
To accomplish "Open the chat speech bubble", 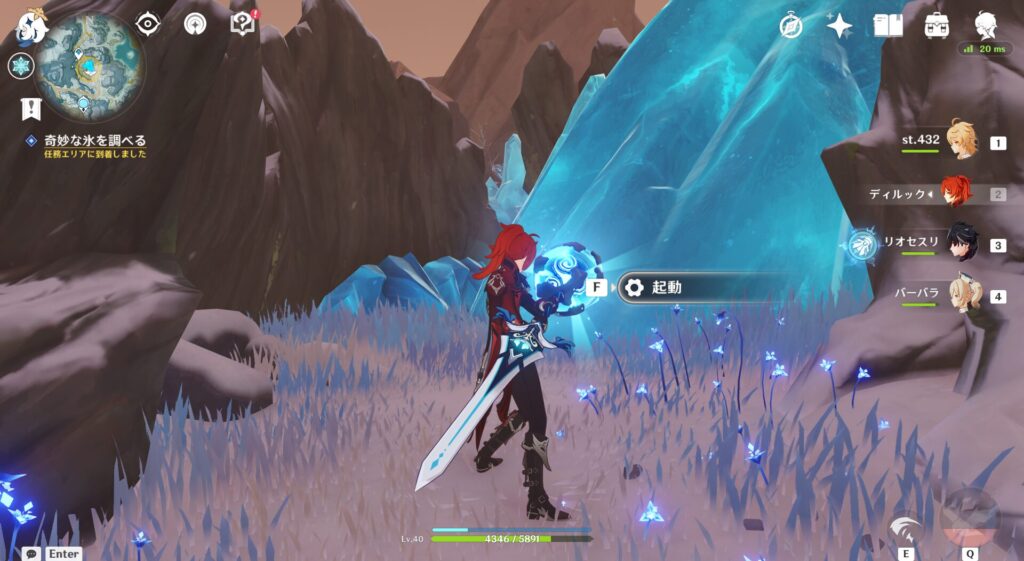I will pos(32,553).
